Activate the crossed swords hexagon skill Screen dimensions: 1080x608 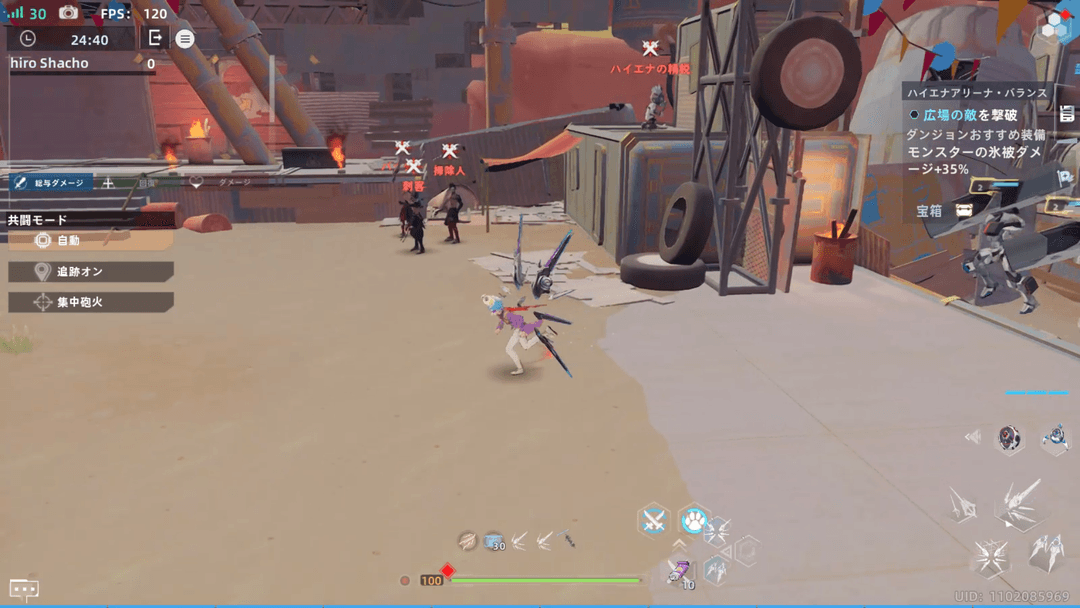tap(653, 520)
